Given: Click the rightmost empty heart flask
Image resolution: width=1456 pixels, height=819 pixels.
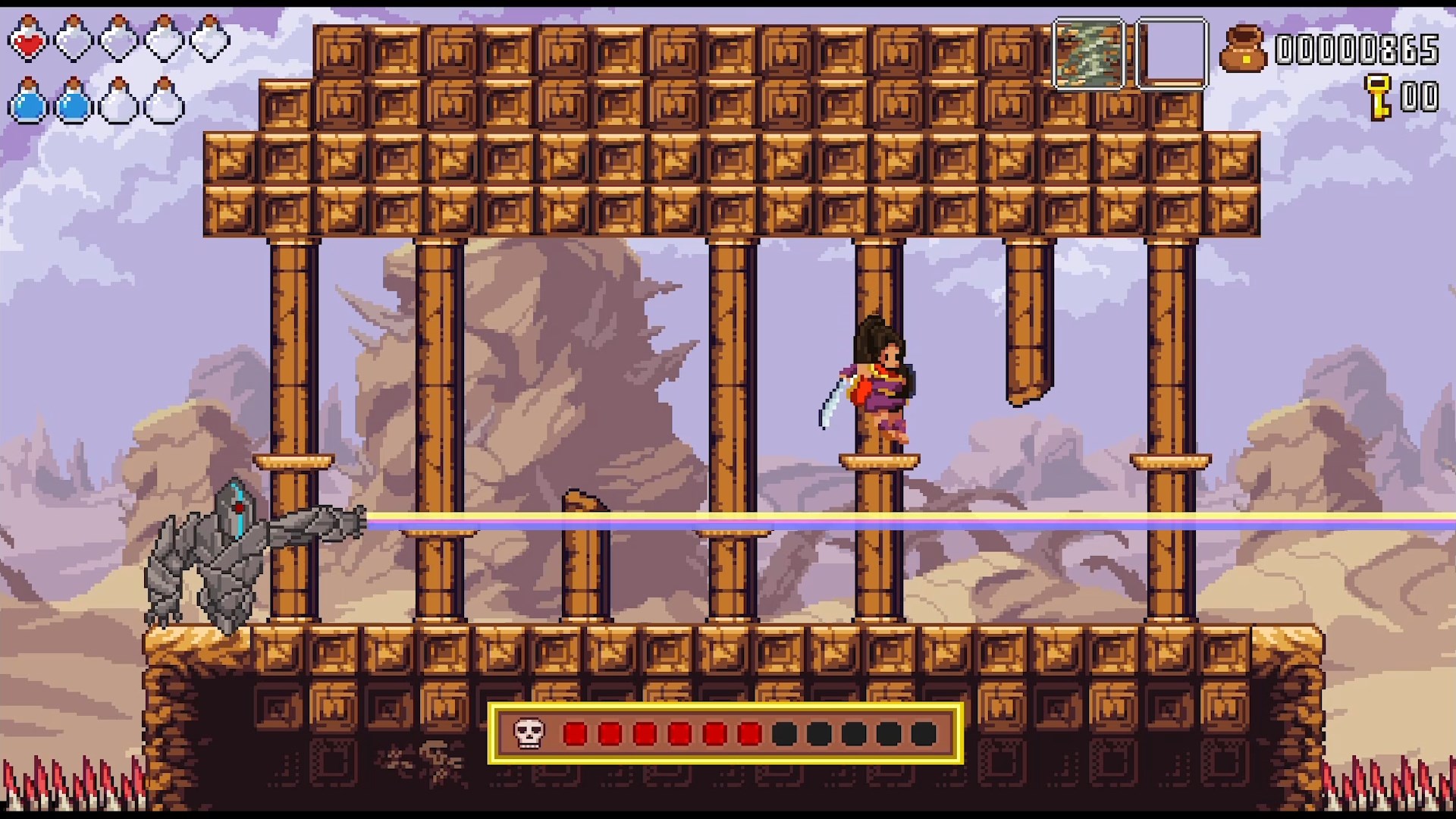Looking at the screenshot, I should [207, 40].
